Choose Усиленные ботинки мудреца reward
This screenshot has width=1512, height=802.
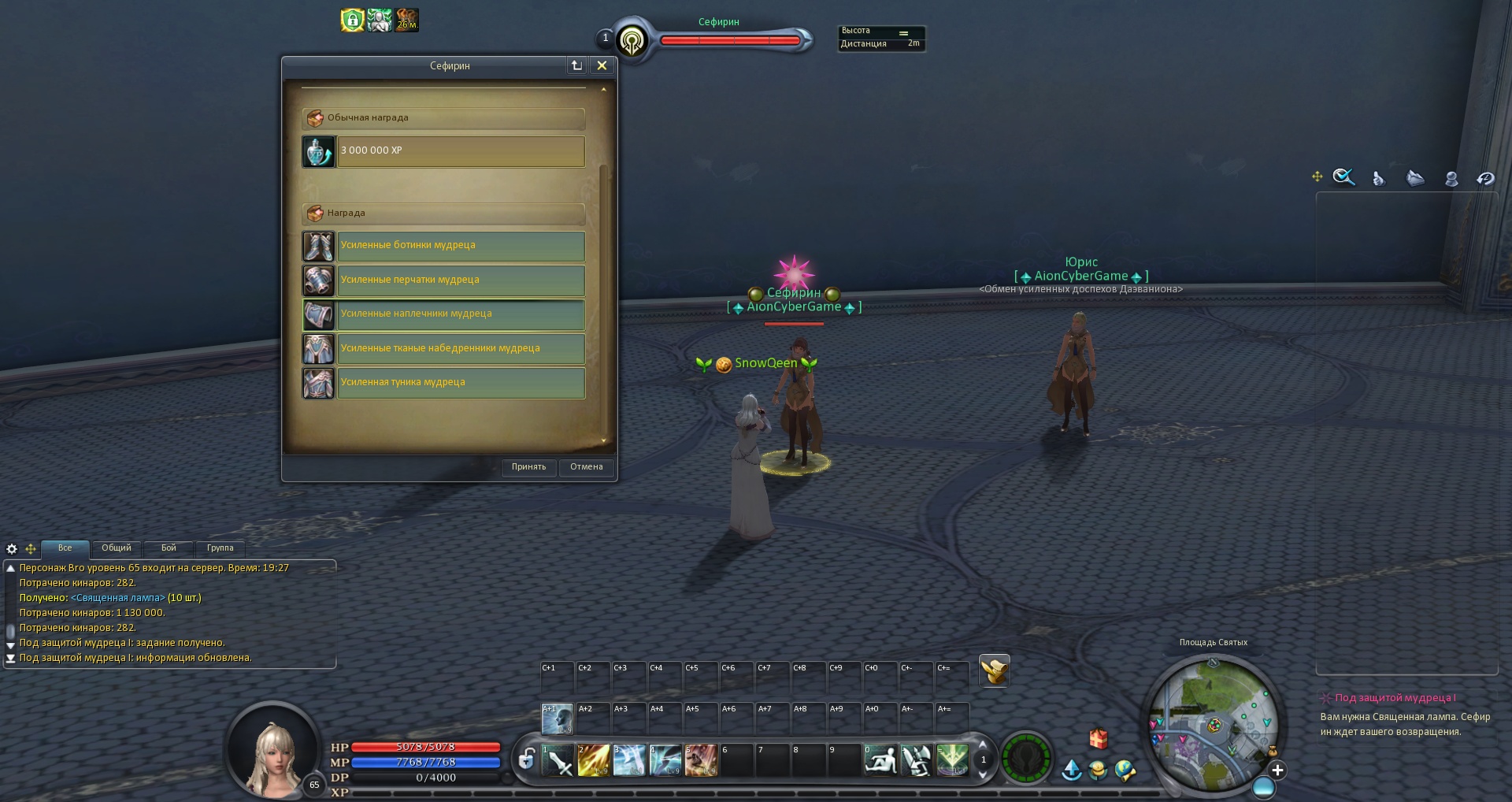(461, 246)
